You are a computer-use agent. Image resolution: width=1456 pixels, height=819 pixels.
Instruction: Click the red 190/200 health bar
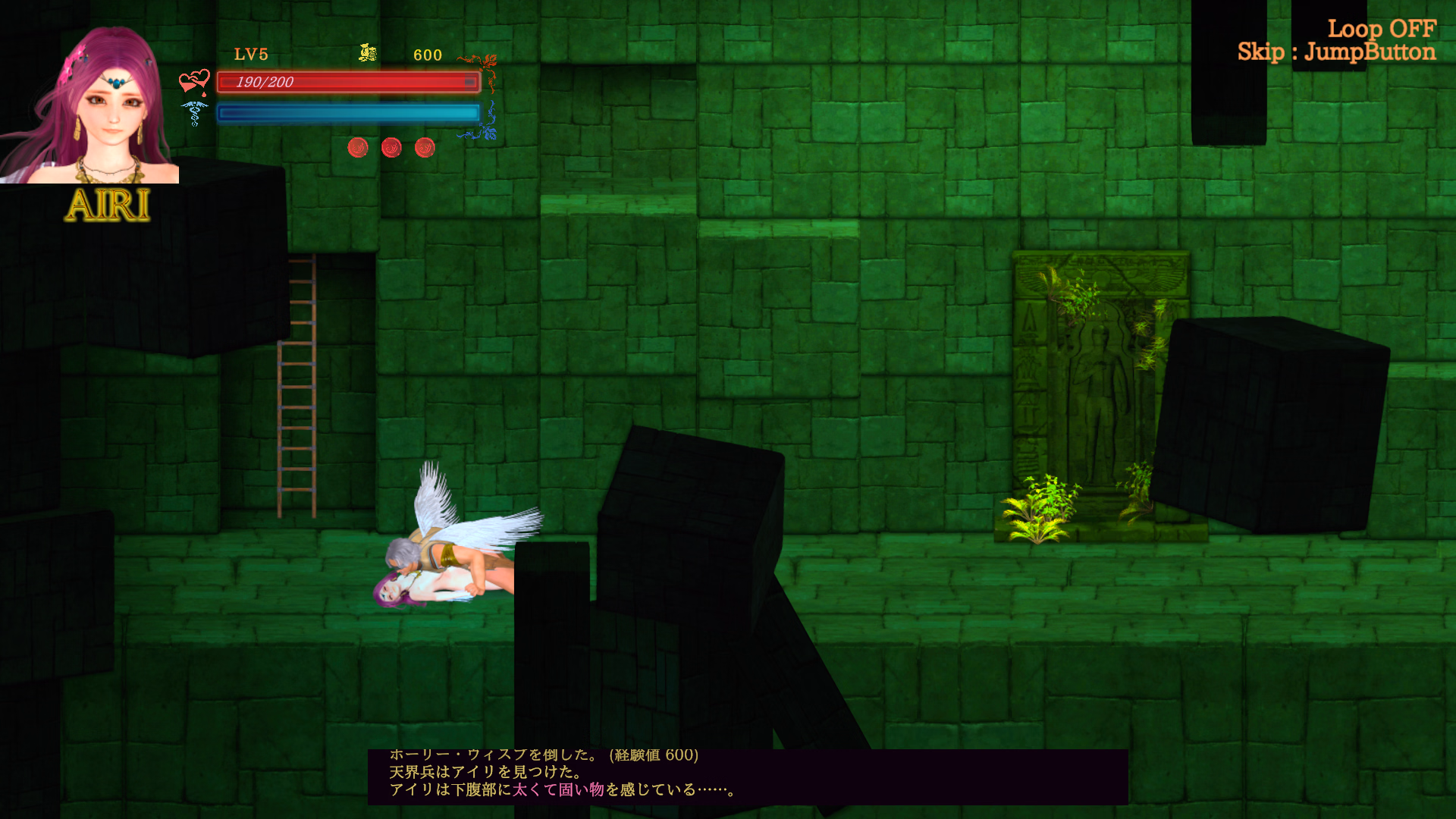coord(347,82)
